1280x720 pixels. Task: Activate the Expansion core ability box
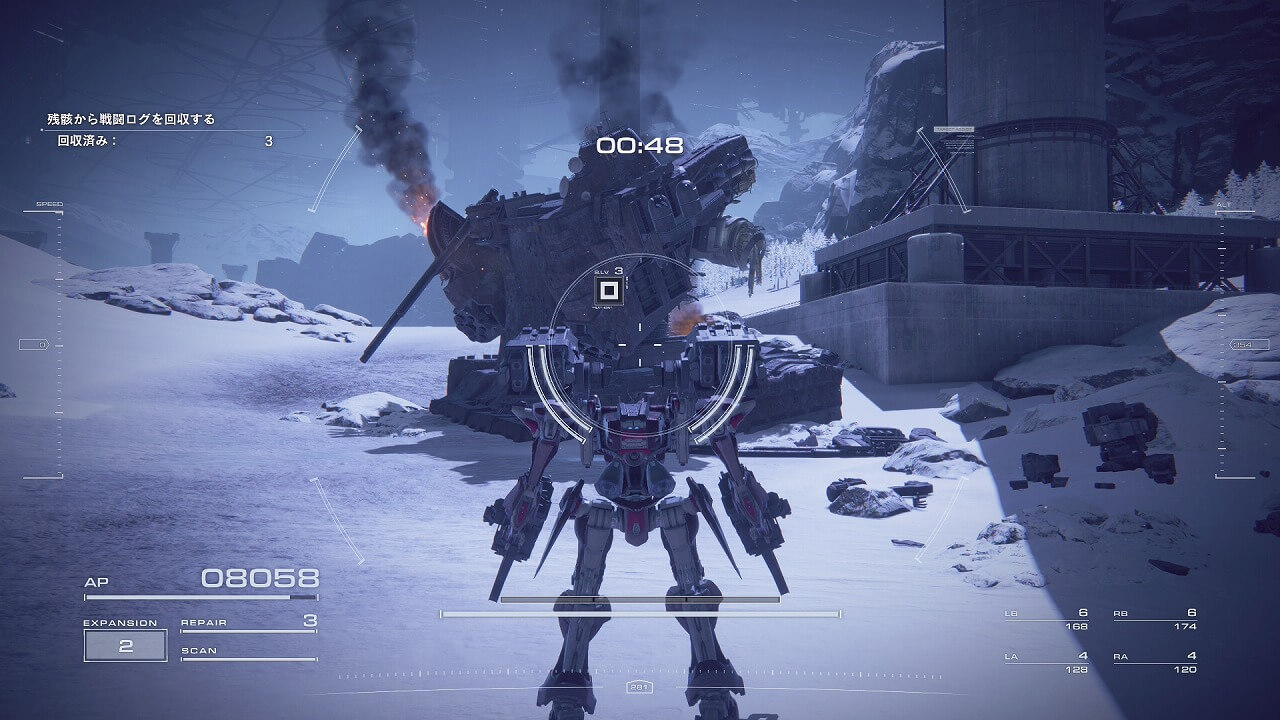[x=125, y=645]
